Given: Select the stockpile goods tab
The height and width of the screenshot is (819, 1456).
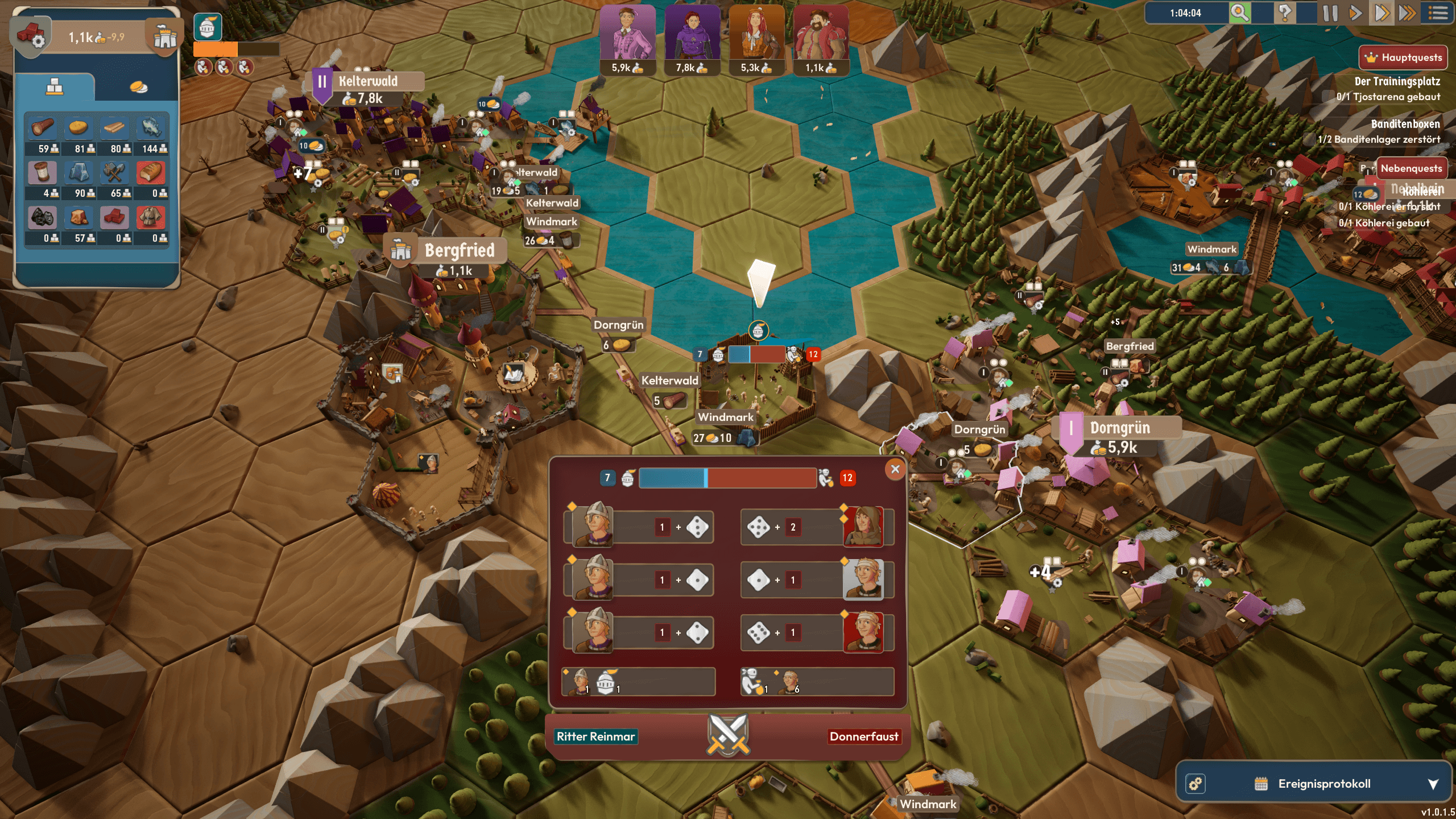Looking at the screenshot, I should pyautogui.click(x=55, y=87).
